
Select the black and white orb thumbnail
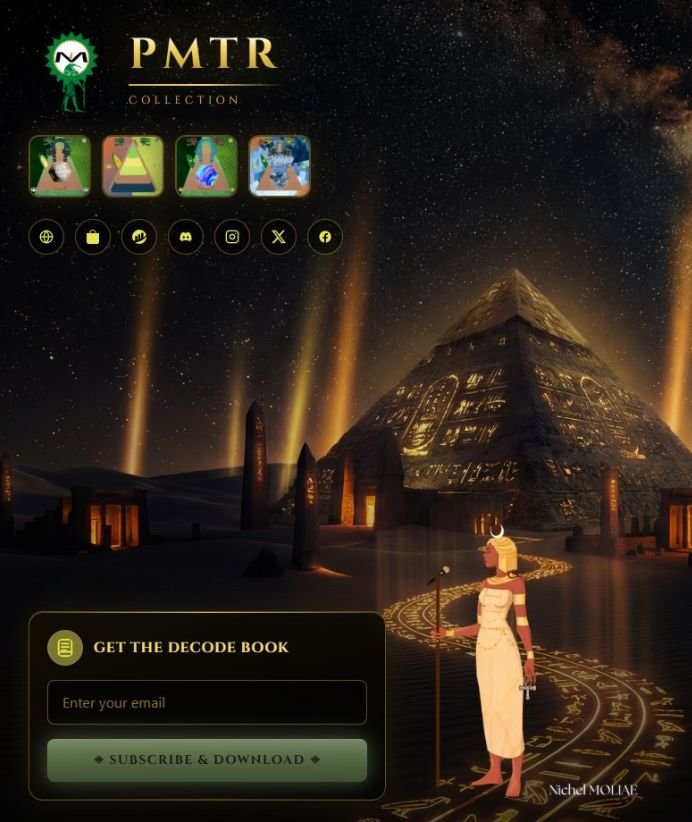pos(60,165)
